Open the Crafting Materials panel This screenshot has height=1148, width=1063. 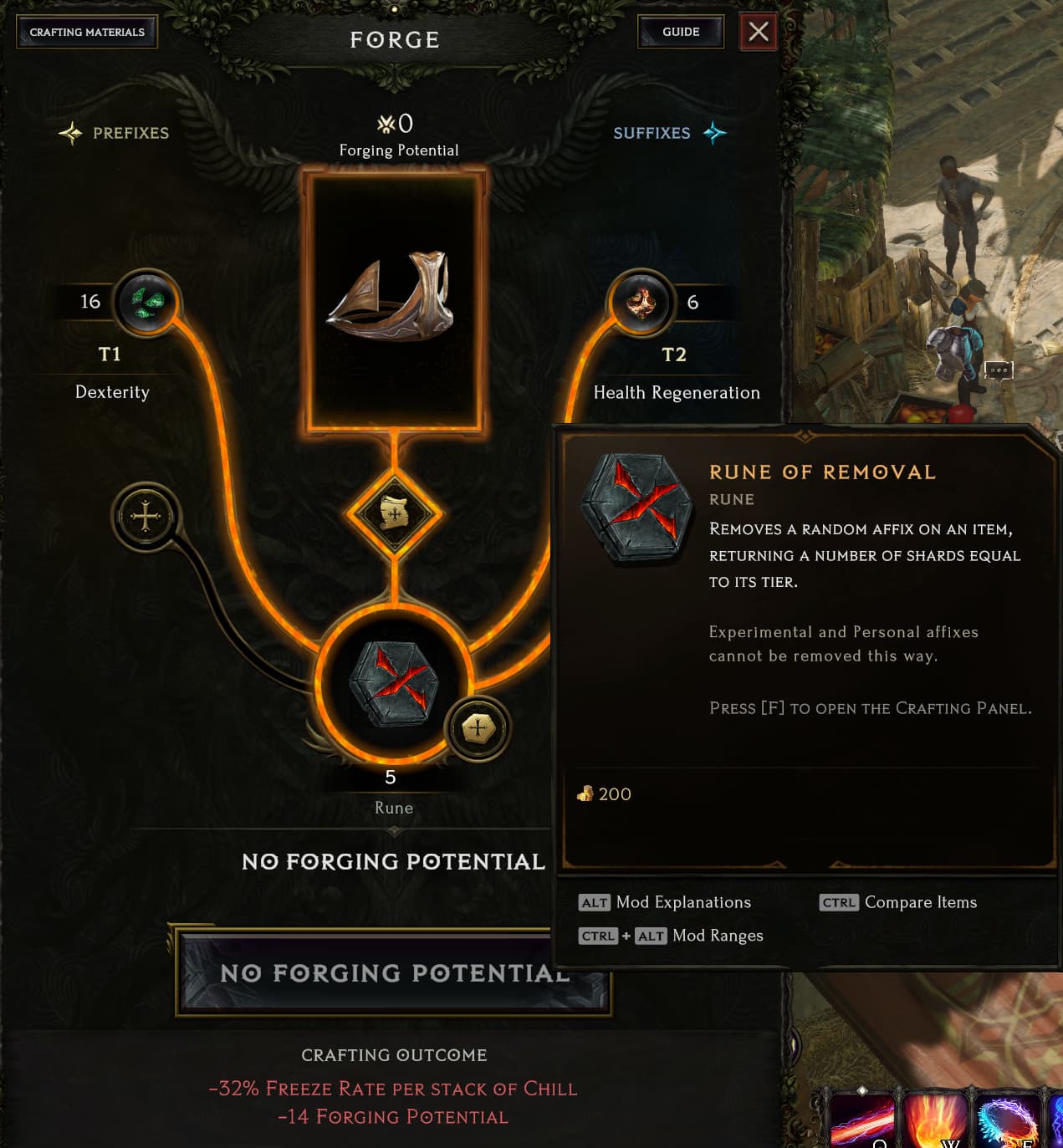[x=87, y=33]
